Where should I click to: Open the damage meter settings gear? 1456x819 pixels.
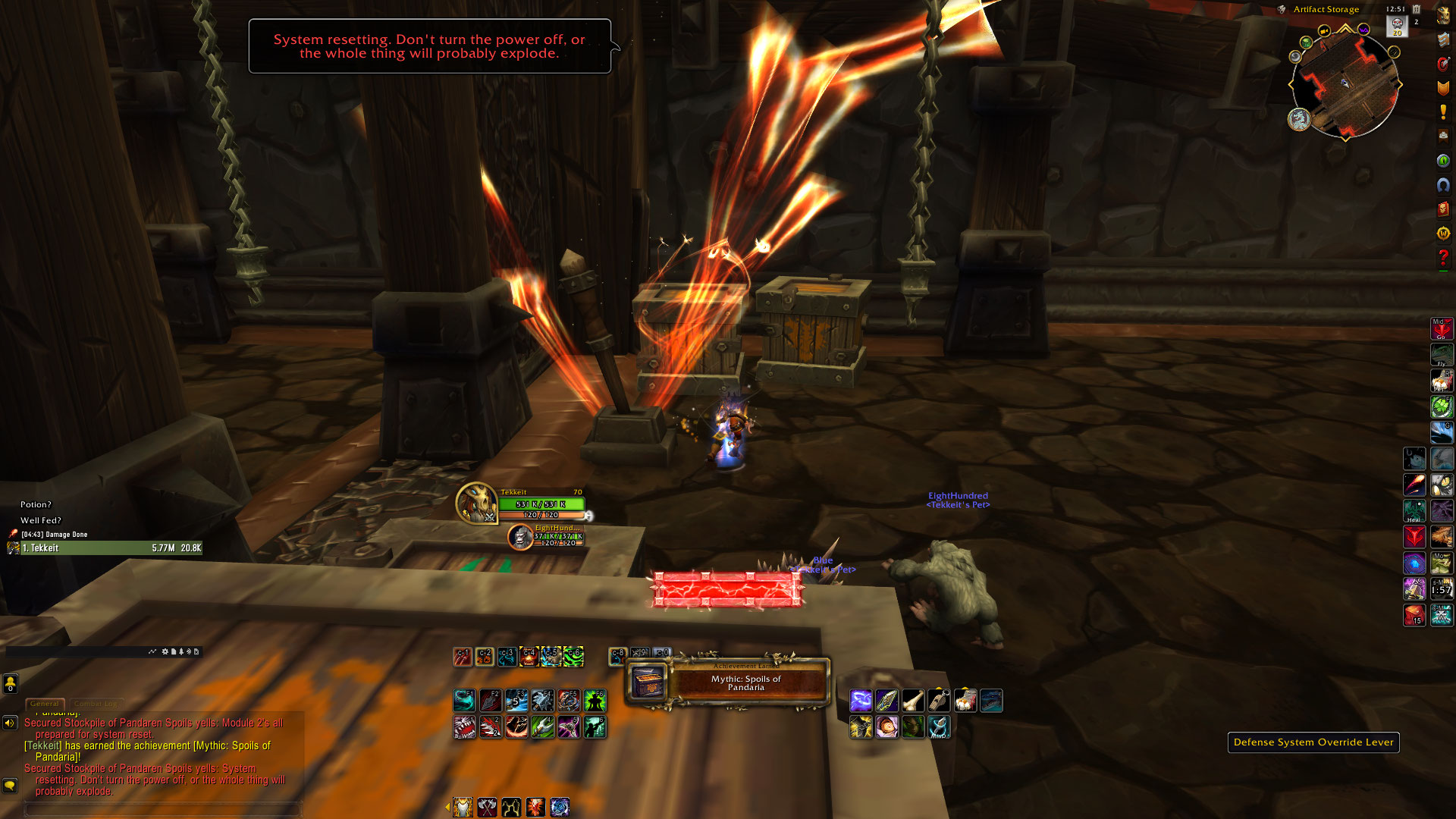pos(165,651)
